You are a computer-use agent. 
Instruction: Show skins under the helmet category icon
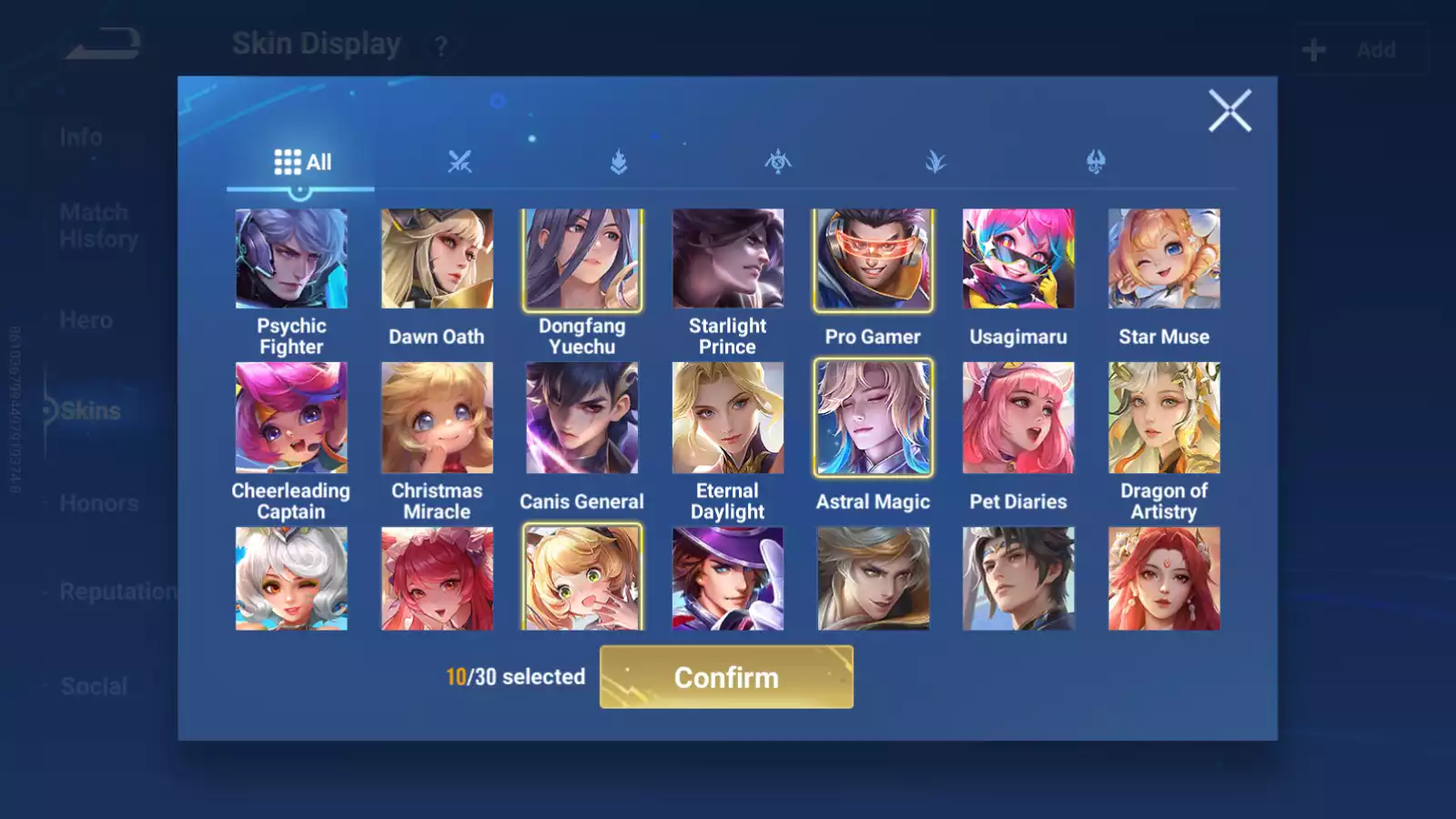point(1096,162)
